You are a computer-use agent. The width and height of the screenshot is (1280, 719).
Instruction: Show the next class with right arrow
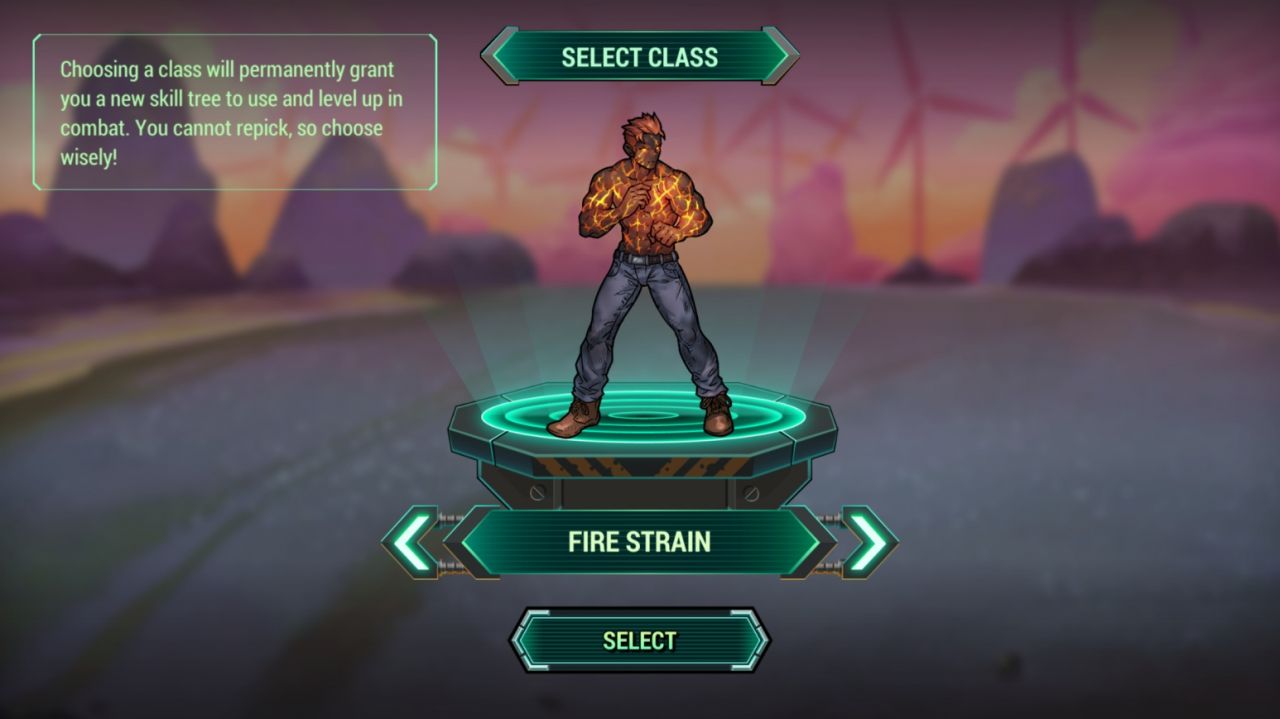[x=867, y=542]
